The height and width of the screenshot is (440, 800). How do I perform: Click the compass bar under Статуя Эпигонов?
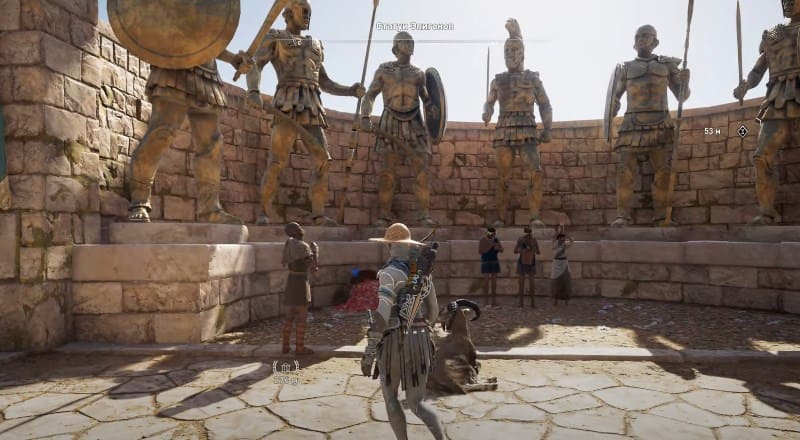coord(414,41)
